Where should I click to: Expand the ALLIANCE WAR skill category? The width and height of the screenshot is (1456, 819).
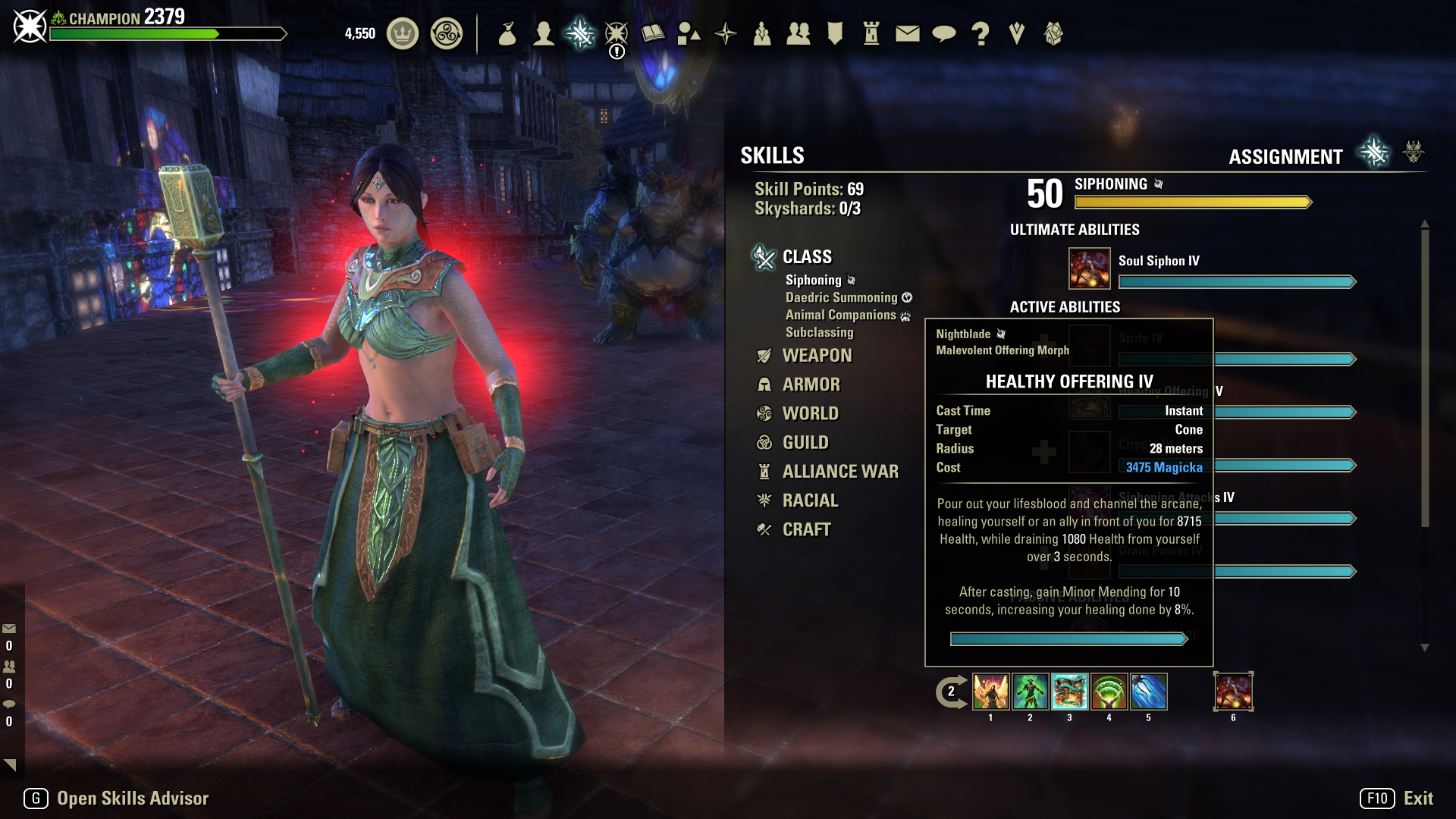pos(839,472)
